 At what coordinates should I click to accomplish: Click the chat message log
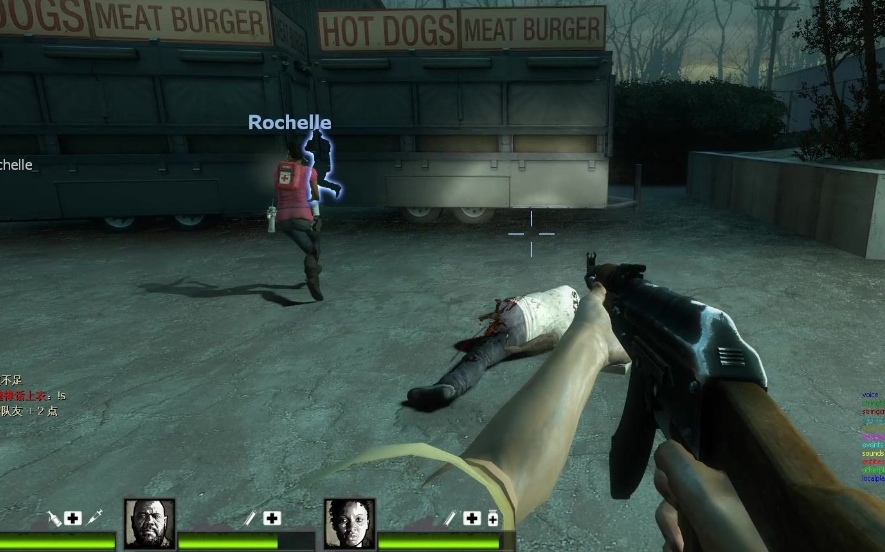click(32, 396)
